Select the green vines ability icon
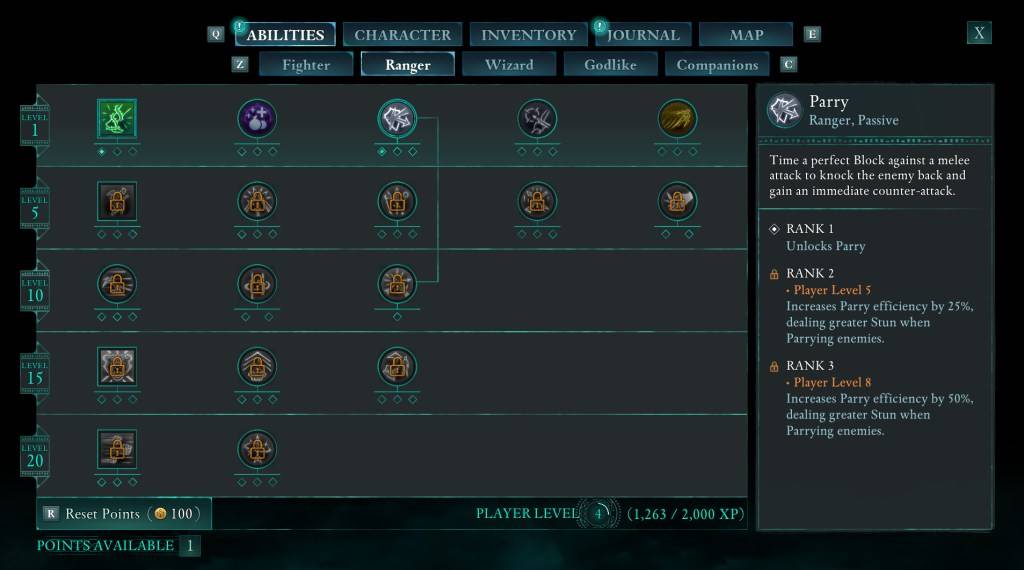Screen dimensions: 1024x570 tap(117, 119)
